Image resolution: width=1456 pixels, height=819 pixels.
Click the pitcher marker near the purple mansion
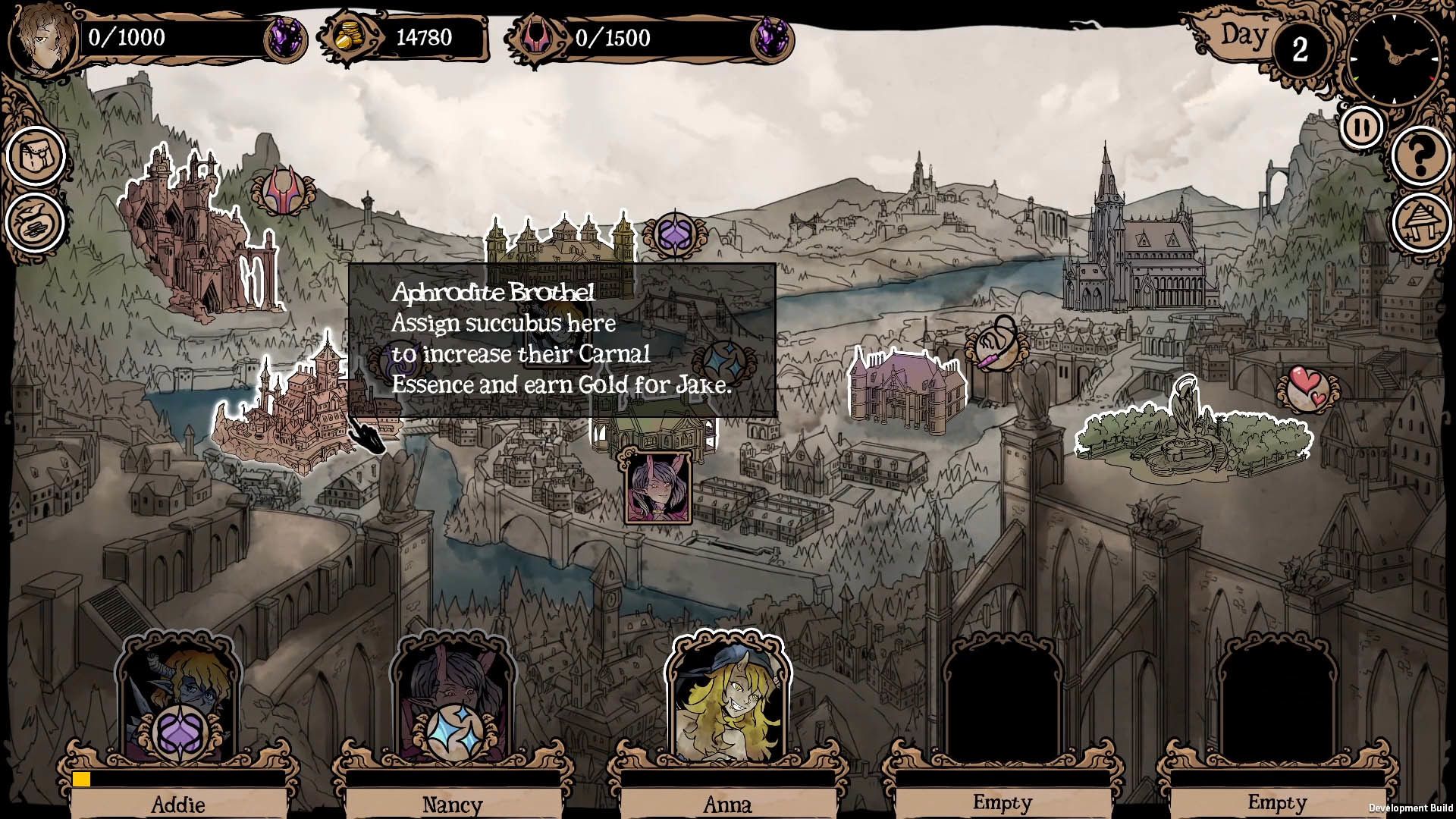(x=996, y=346)
